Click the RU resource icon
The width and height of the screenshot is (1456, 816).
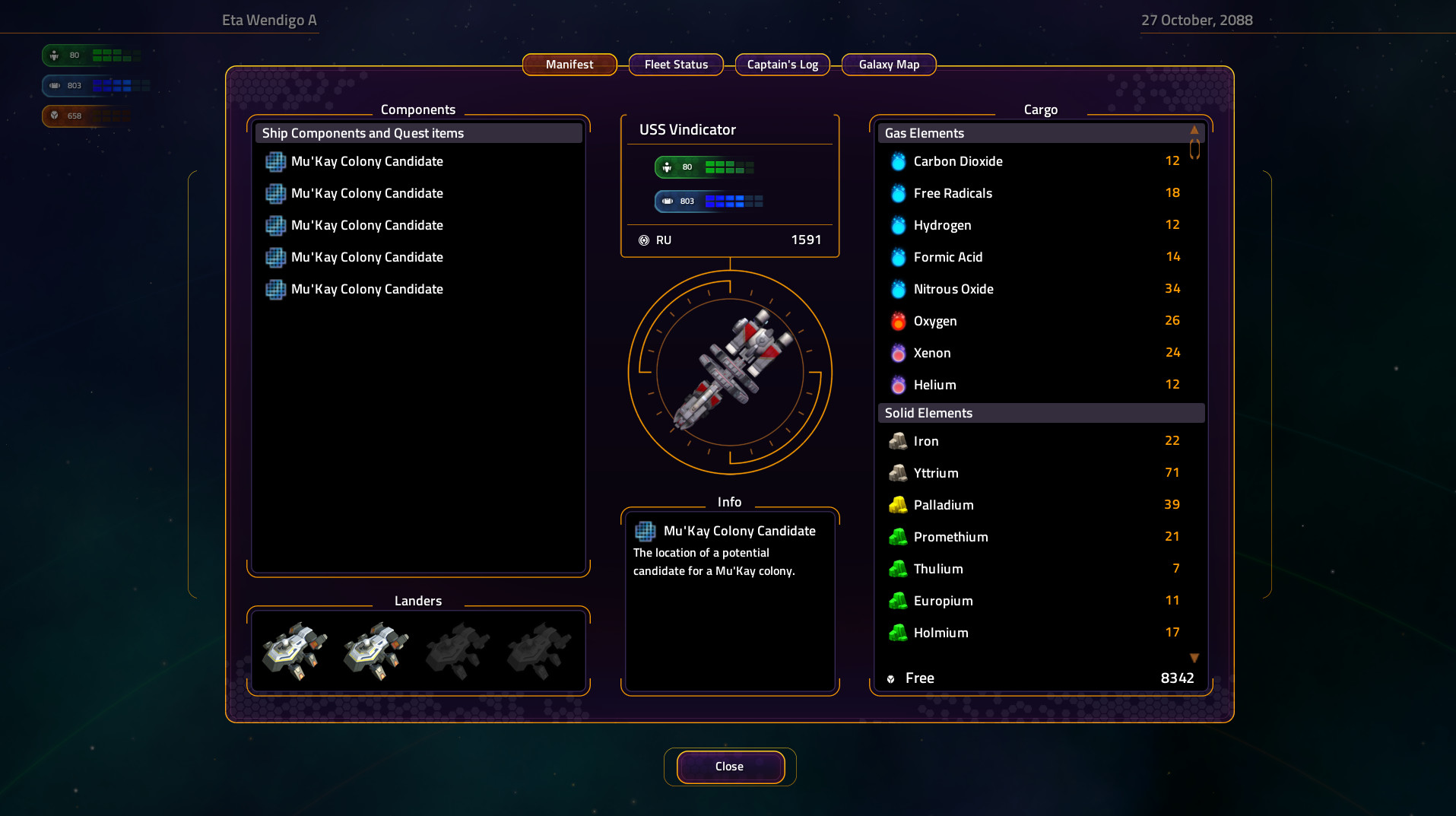tap(646, 240)
